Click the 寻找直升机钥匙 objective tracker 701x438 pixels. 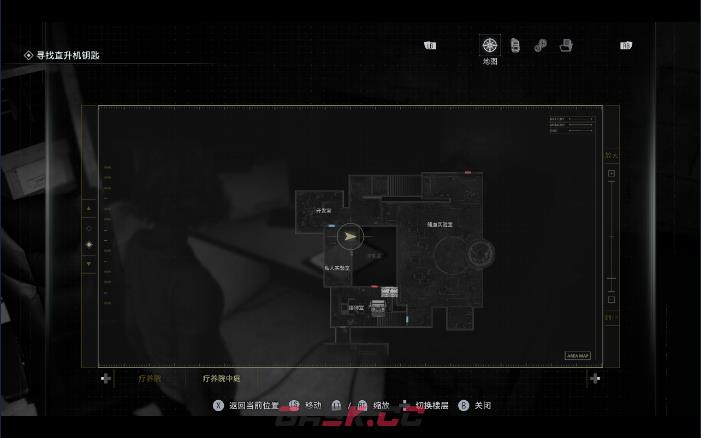click(x=68, y=56)
